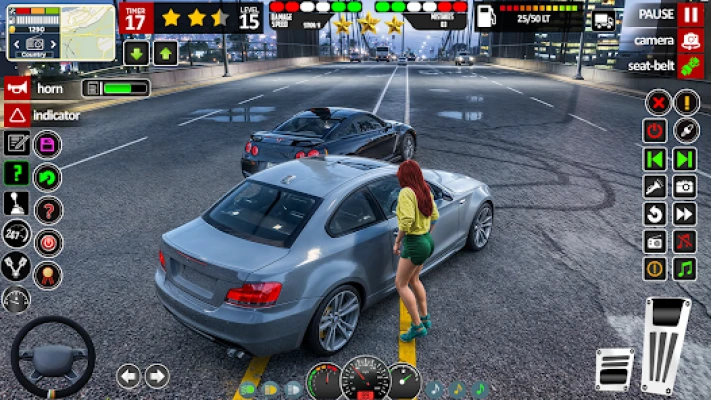Tap the right steer arrow
The width and height of the screenshot is (711, 400).
click(x=157, y=376)
